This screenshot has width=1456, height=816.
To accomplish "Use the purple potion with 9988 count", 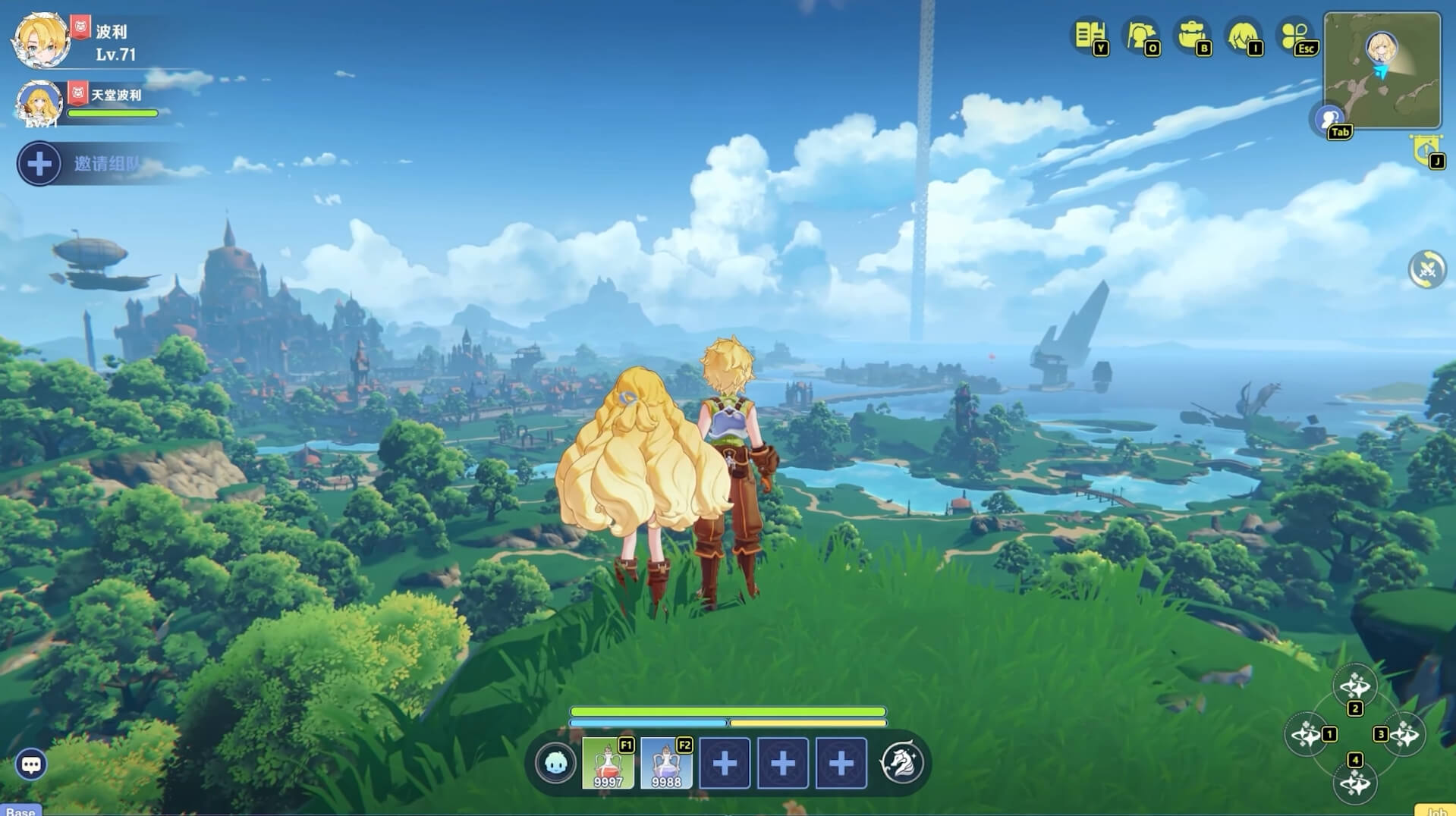I will click(666, 763).
